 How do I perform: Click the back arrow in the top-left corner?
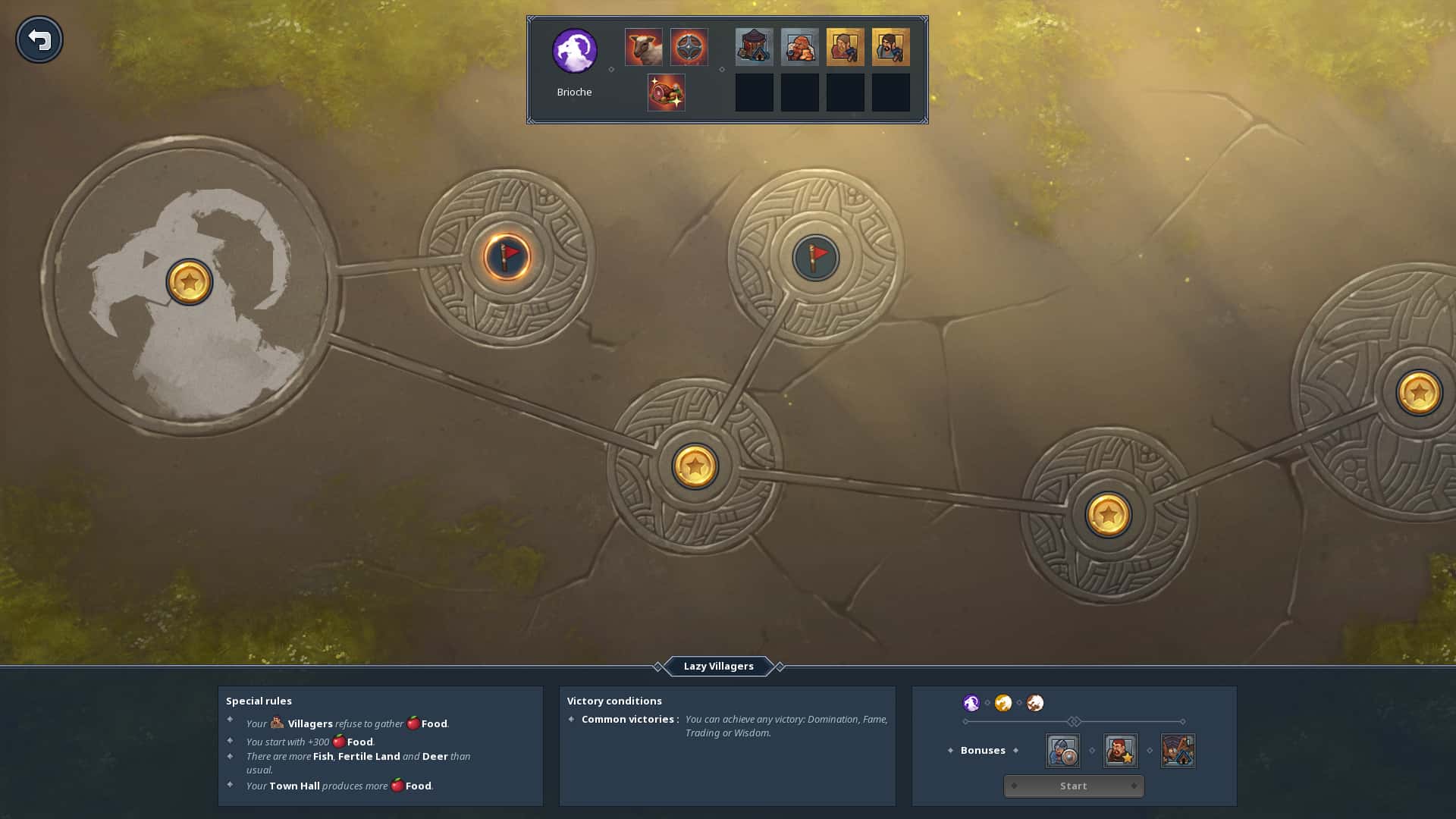pyautogui.click(x=39, y=39)
